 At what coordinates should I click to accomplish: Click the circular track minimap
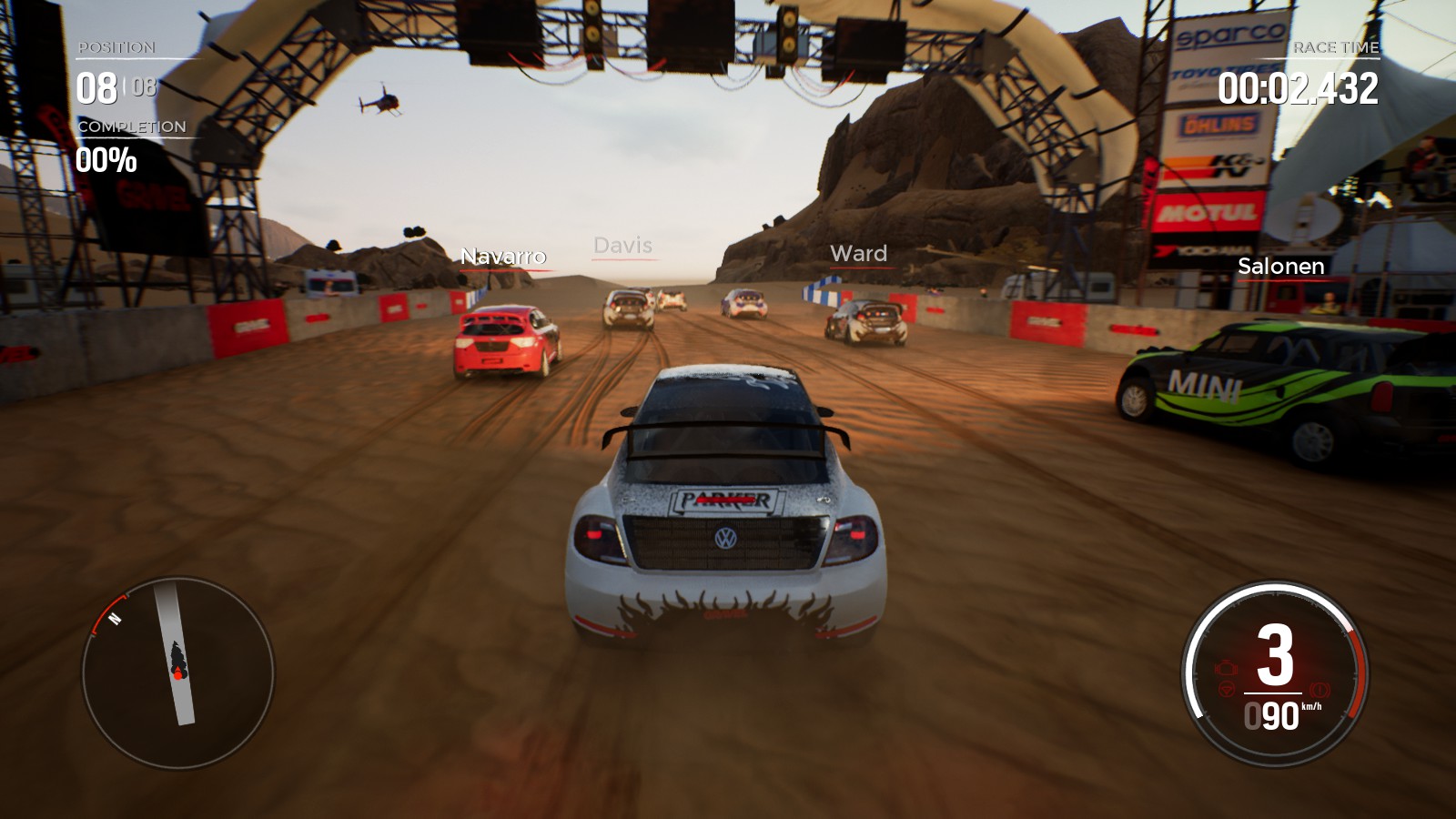[x=177, y=672]
